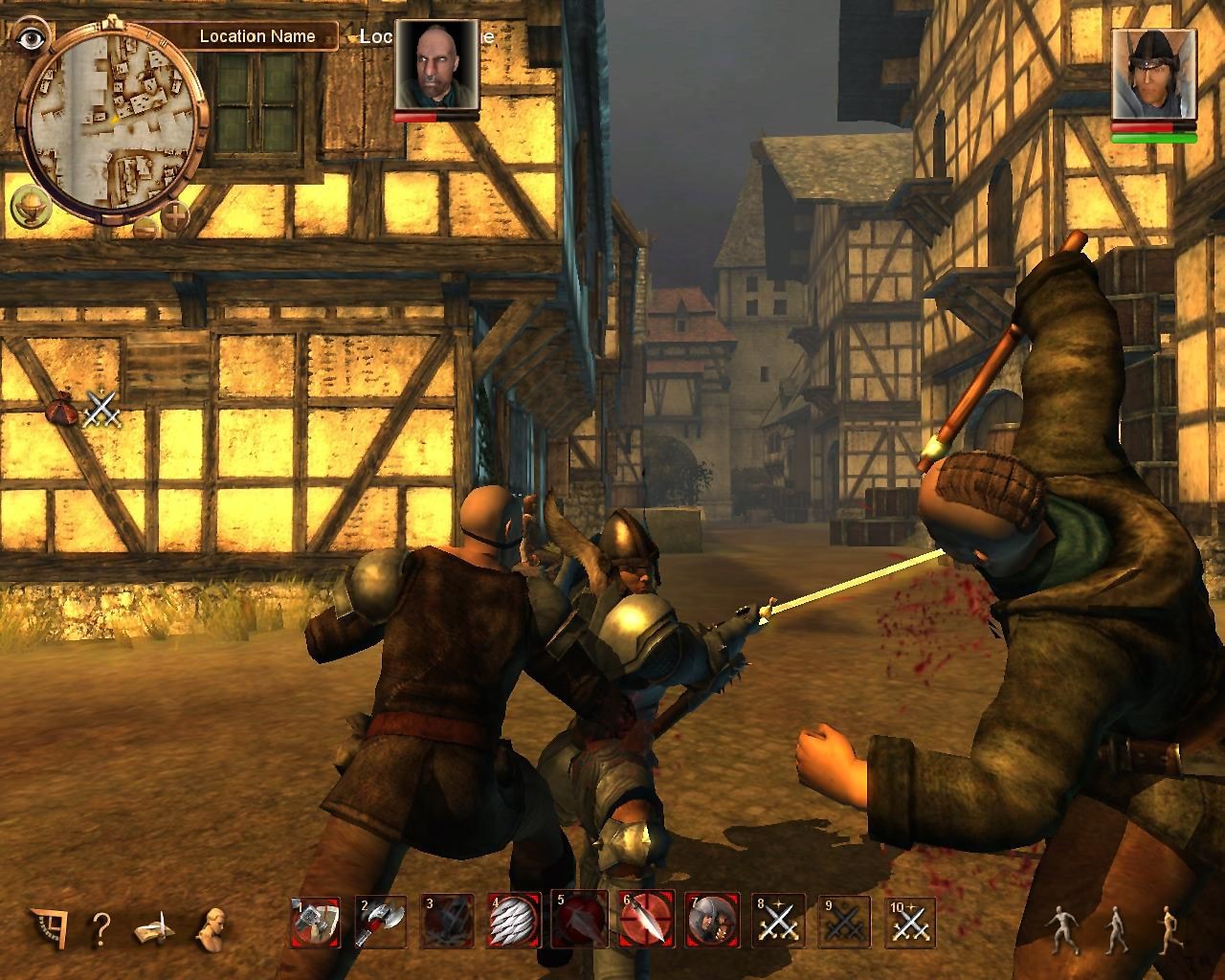Image resolution: width=1225 pixels, height=980 pixels.
Task: Click the crossed swords combat status icon
Action: (x=100, y=410)
